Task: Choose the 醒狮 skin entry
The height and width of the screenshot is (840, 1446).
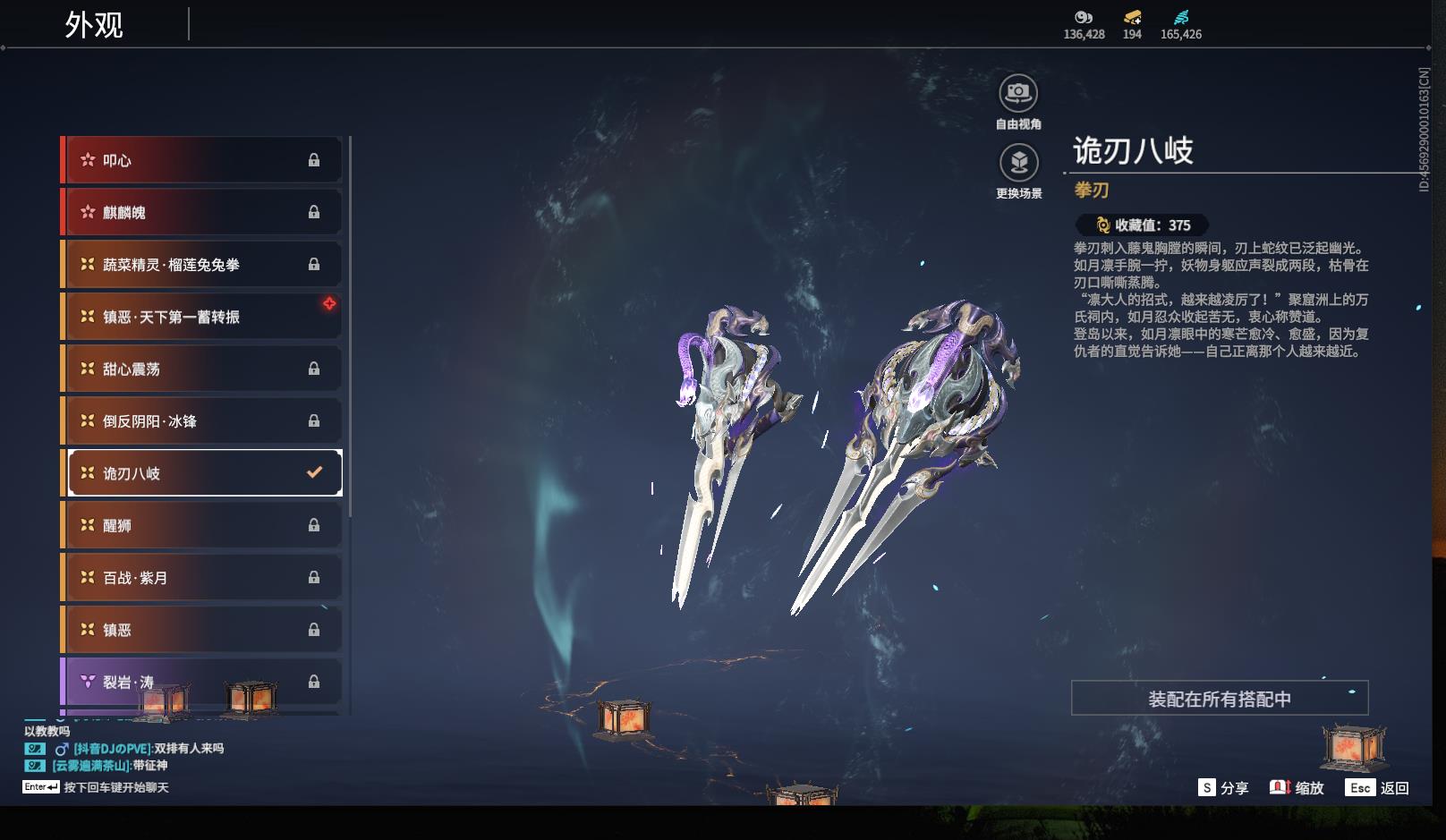Action: click(202, 525)
